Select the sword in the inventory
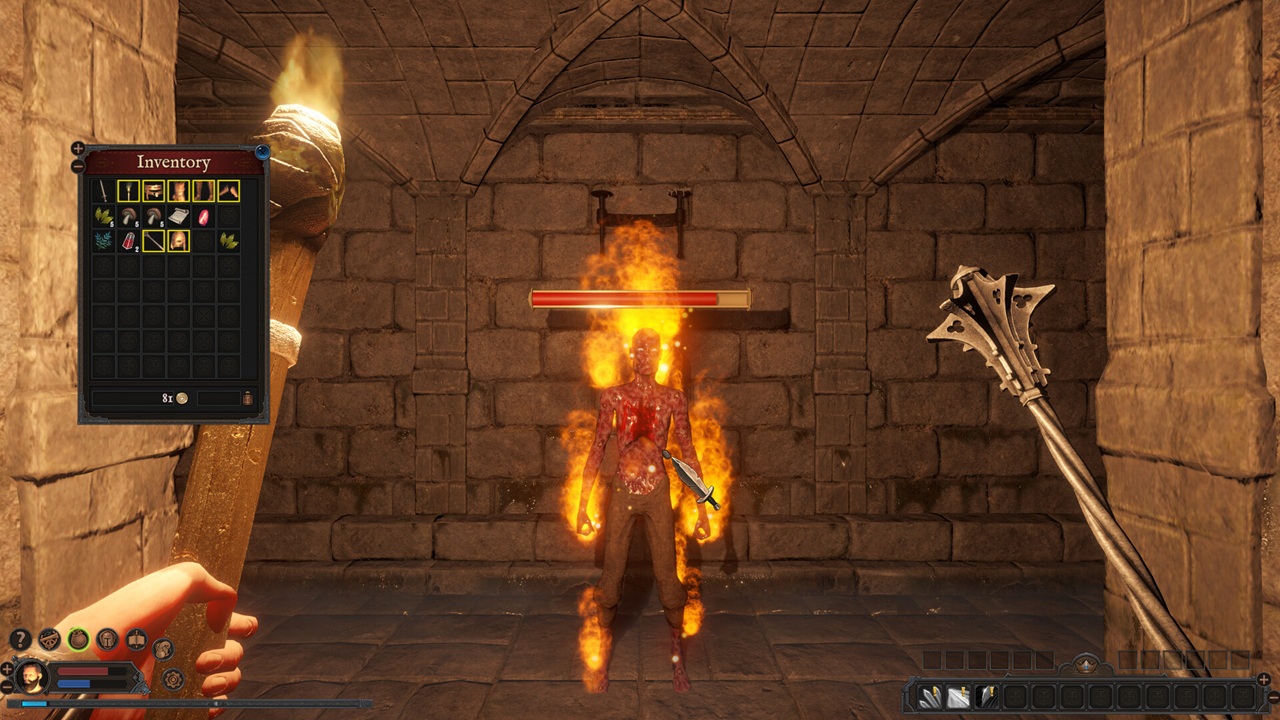This screenshot has height=720, width=1280. (x=103, y=192)
